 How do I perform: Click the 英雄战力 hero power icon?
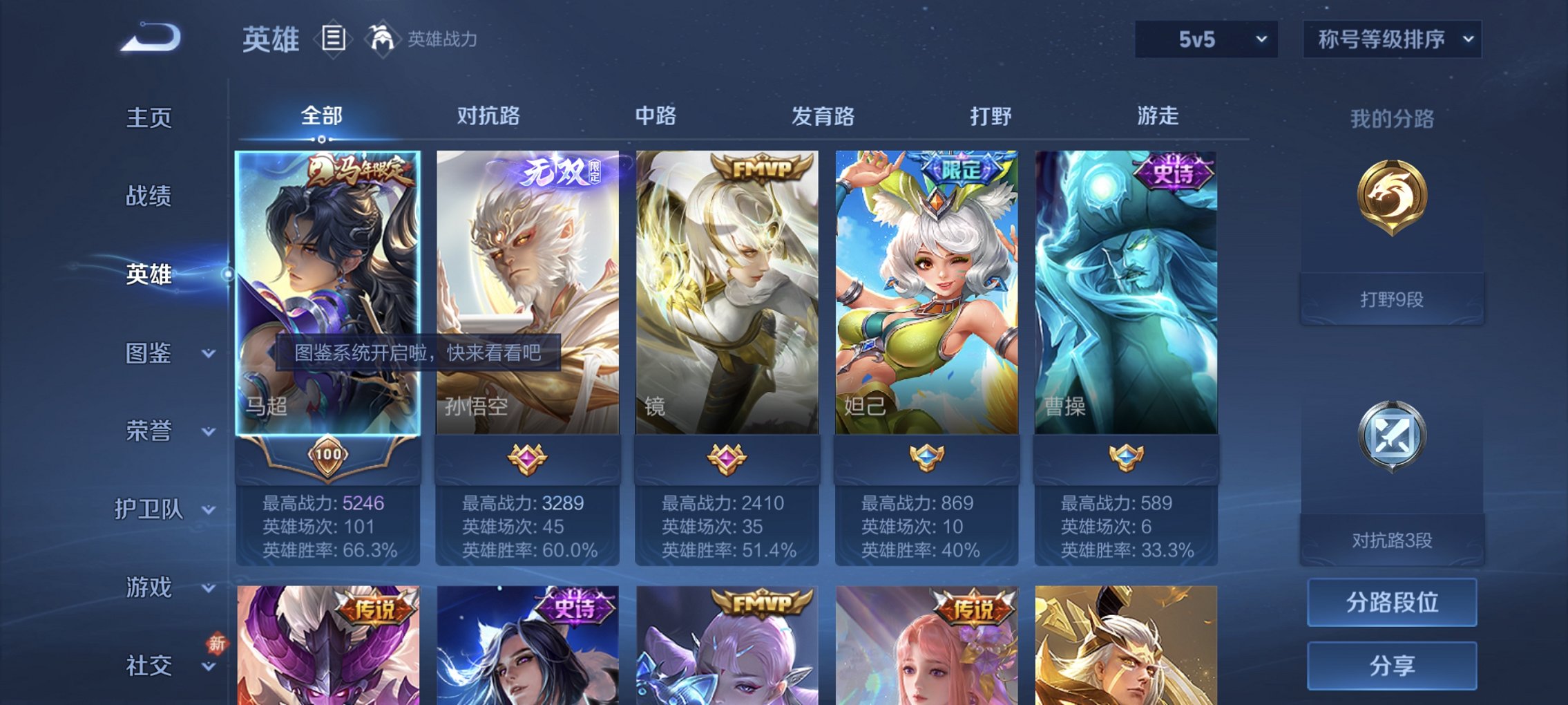click(x=383, y=39)
